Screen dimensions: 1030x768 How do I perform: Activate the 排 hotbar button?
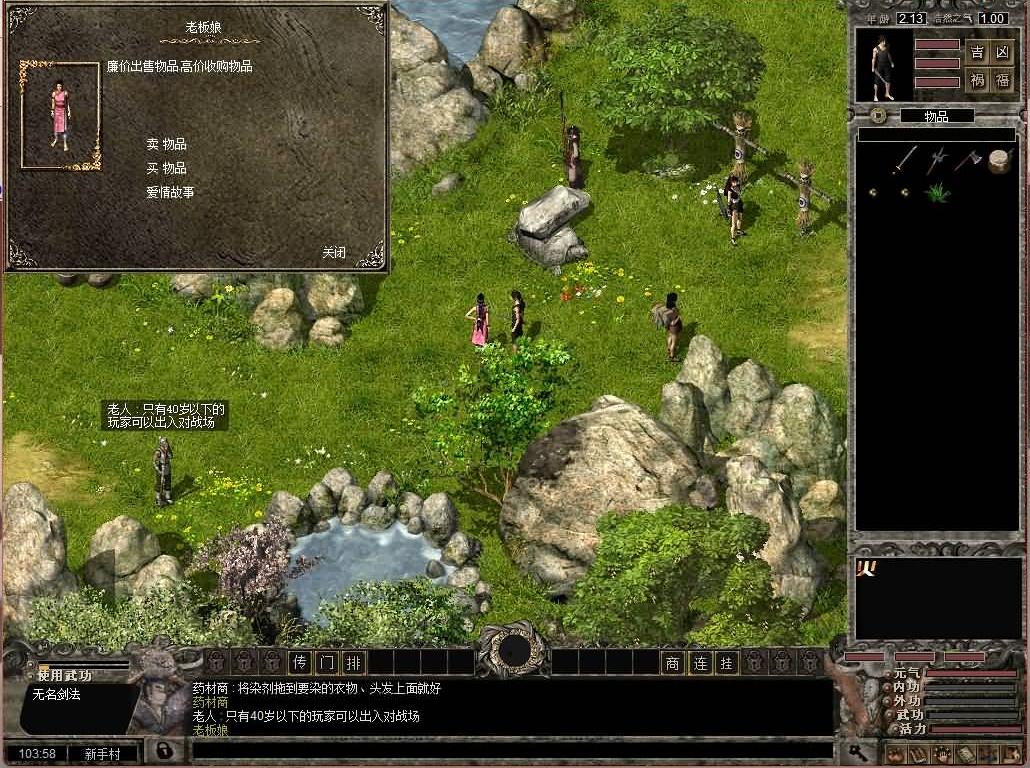coord(354,662)
